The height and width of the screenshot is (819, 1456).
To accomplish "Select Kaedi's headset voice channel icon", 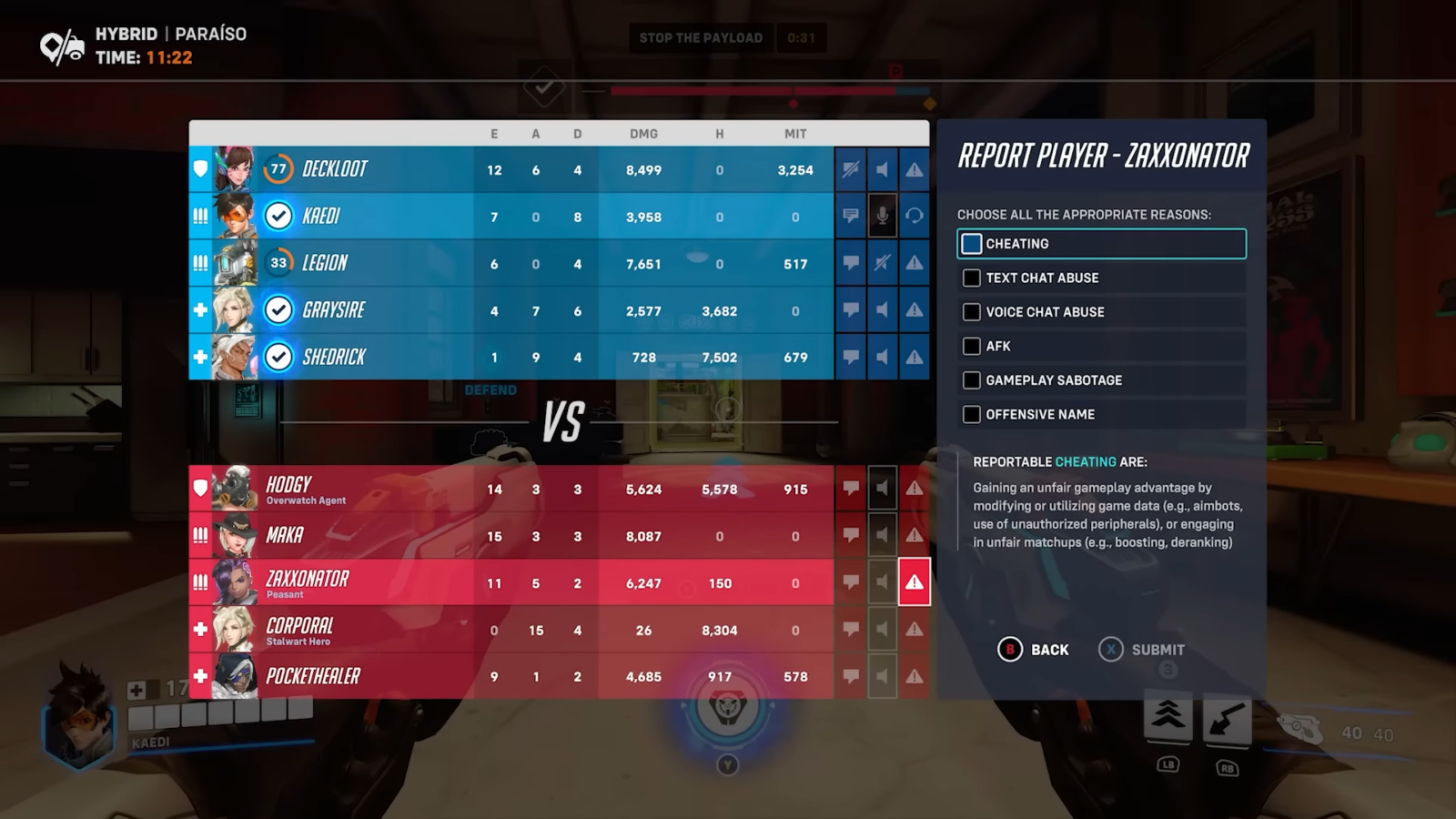I will point(914,216).
